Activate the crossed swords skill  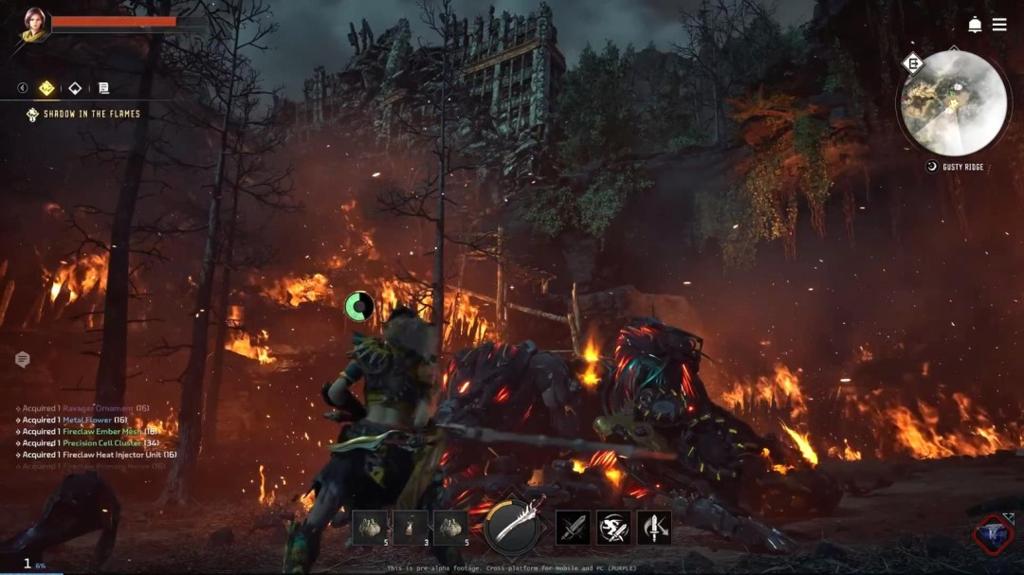[573, 527]
